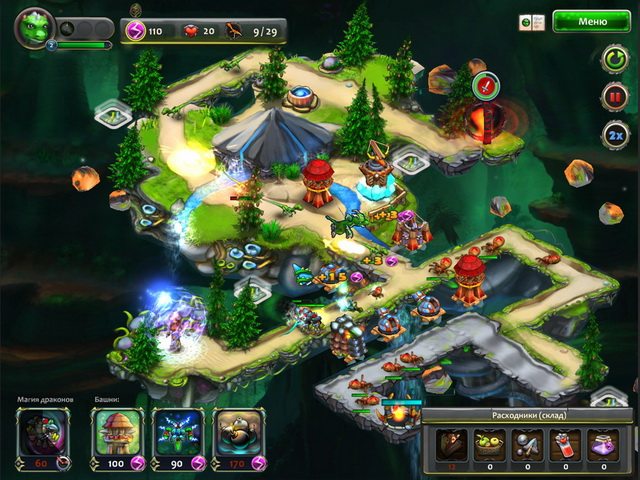This screenshot has height=480, width=640.
Task: Click the green restart arrow button
Action: [613, 59]
